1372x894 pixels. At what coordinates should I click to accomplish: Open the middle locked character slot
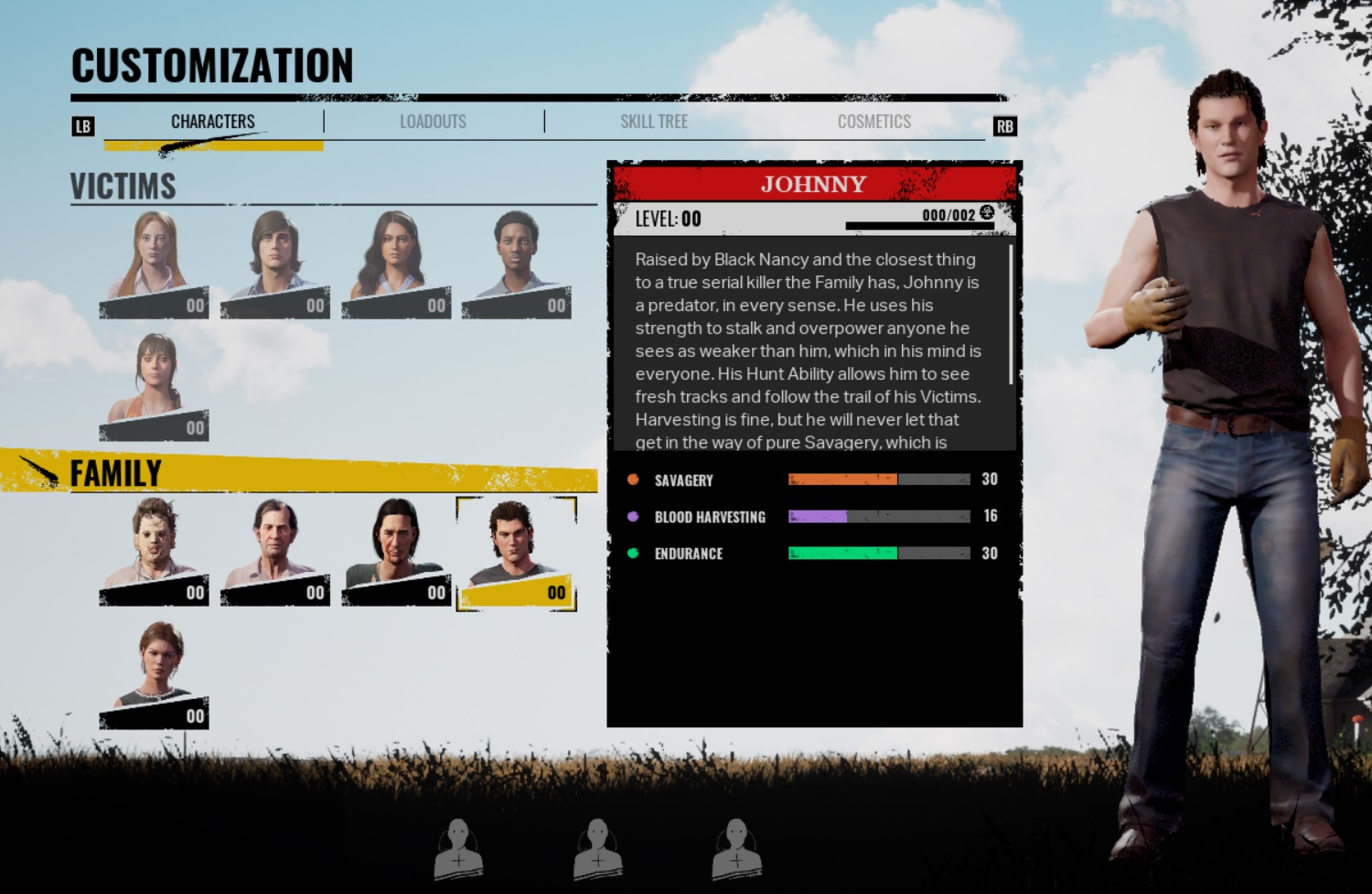pyautogui.click(x=596, y=846)
